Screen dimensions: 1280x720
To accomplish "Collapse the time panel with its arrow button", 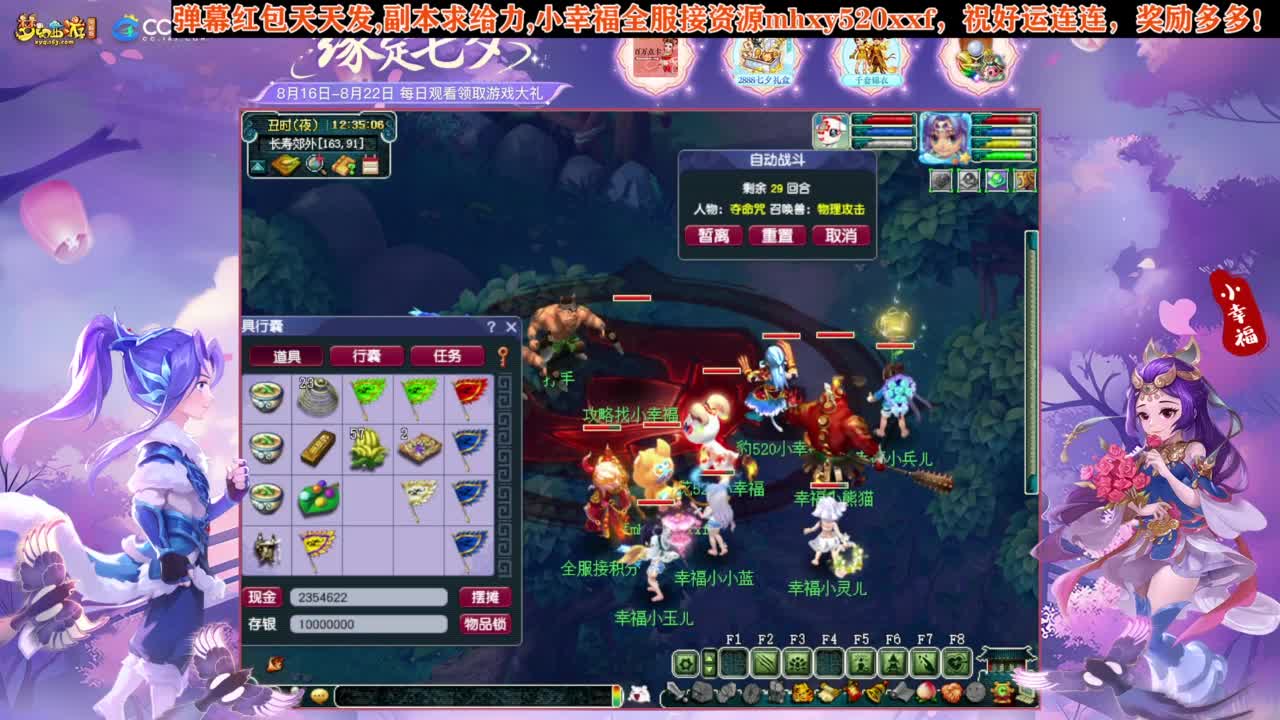I will click(257, 165).
